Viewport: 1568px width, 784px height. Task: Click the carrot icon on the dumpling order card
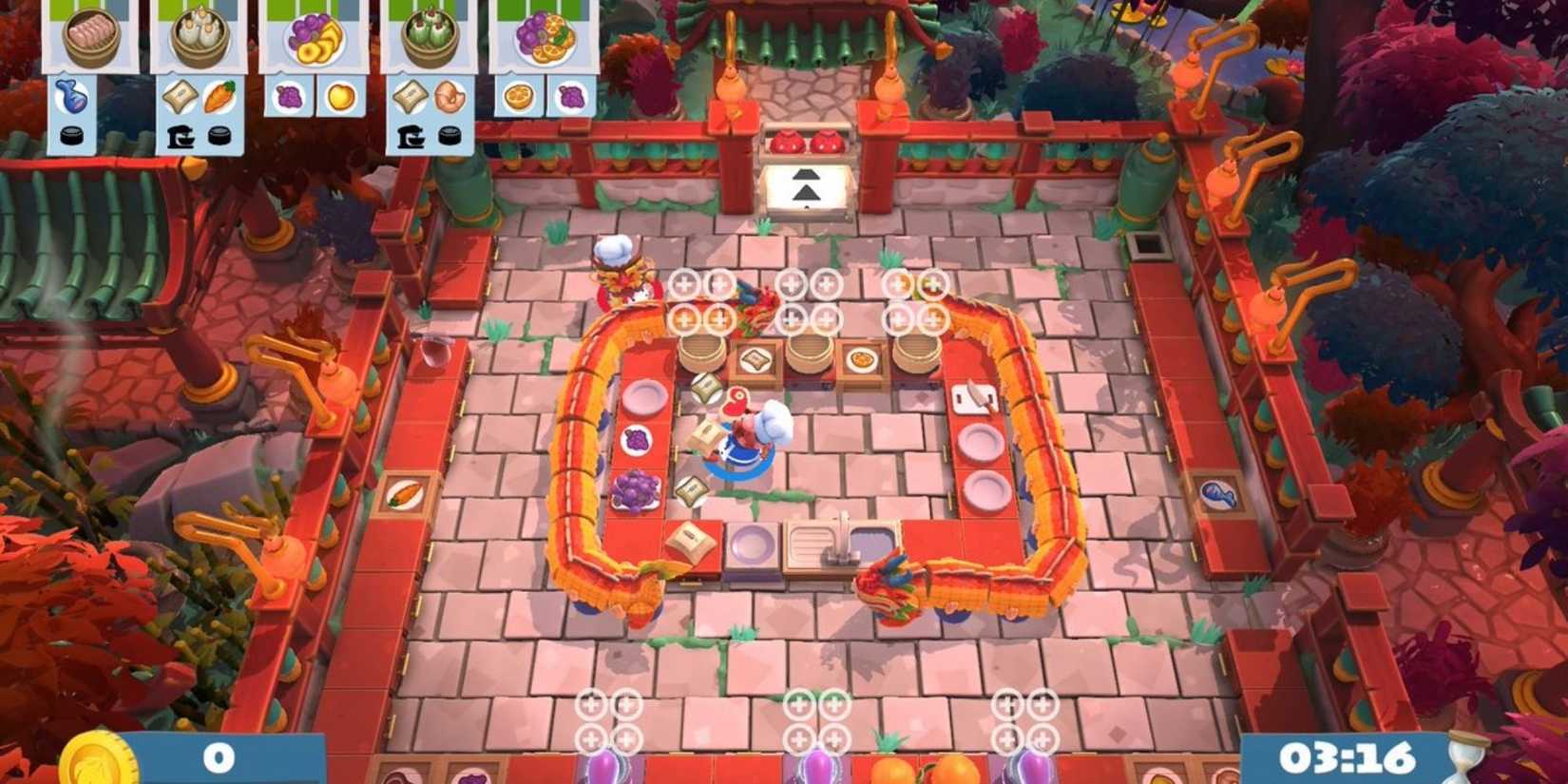point(218,97)
